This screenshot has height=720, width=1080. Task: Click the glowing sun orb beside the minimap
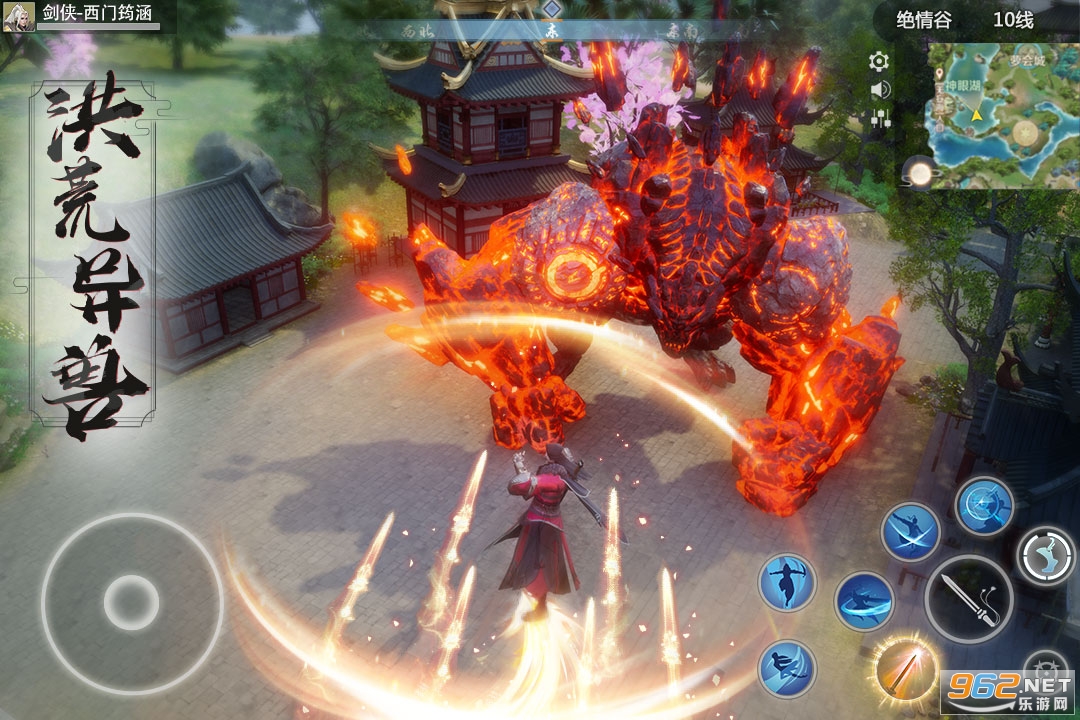coord(918,173)
